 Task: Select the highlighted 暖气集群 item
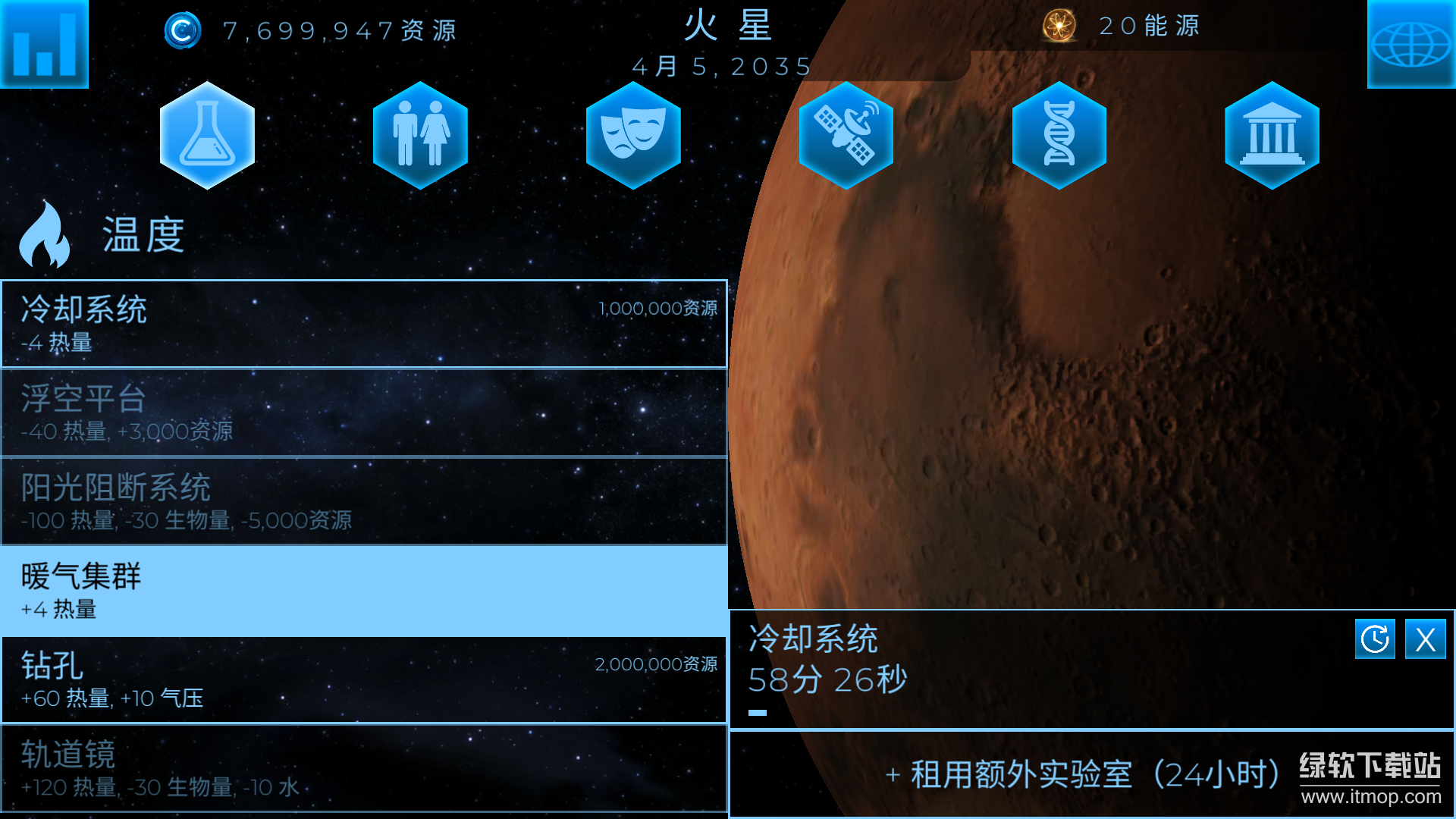[364, 591]
